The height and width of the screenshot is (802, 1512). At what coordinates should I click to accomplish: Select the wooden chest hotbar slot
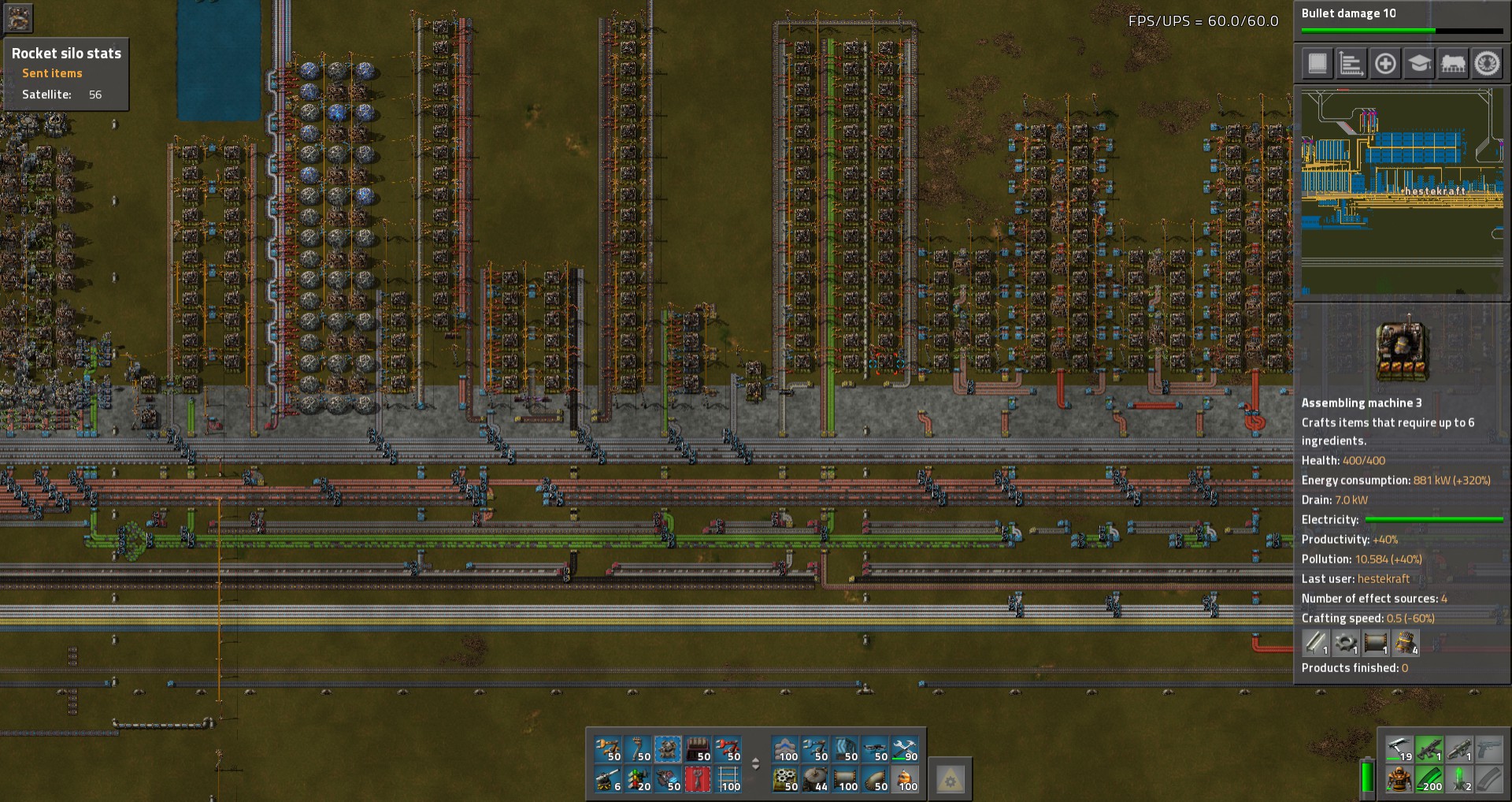tap(698, 749)
